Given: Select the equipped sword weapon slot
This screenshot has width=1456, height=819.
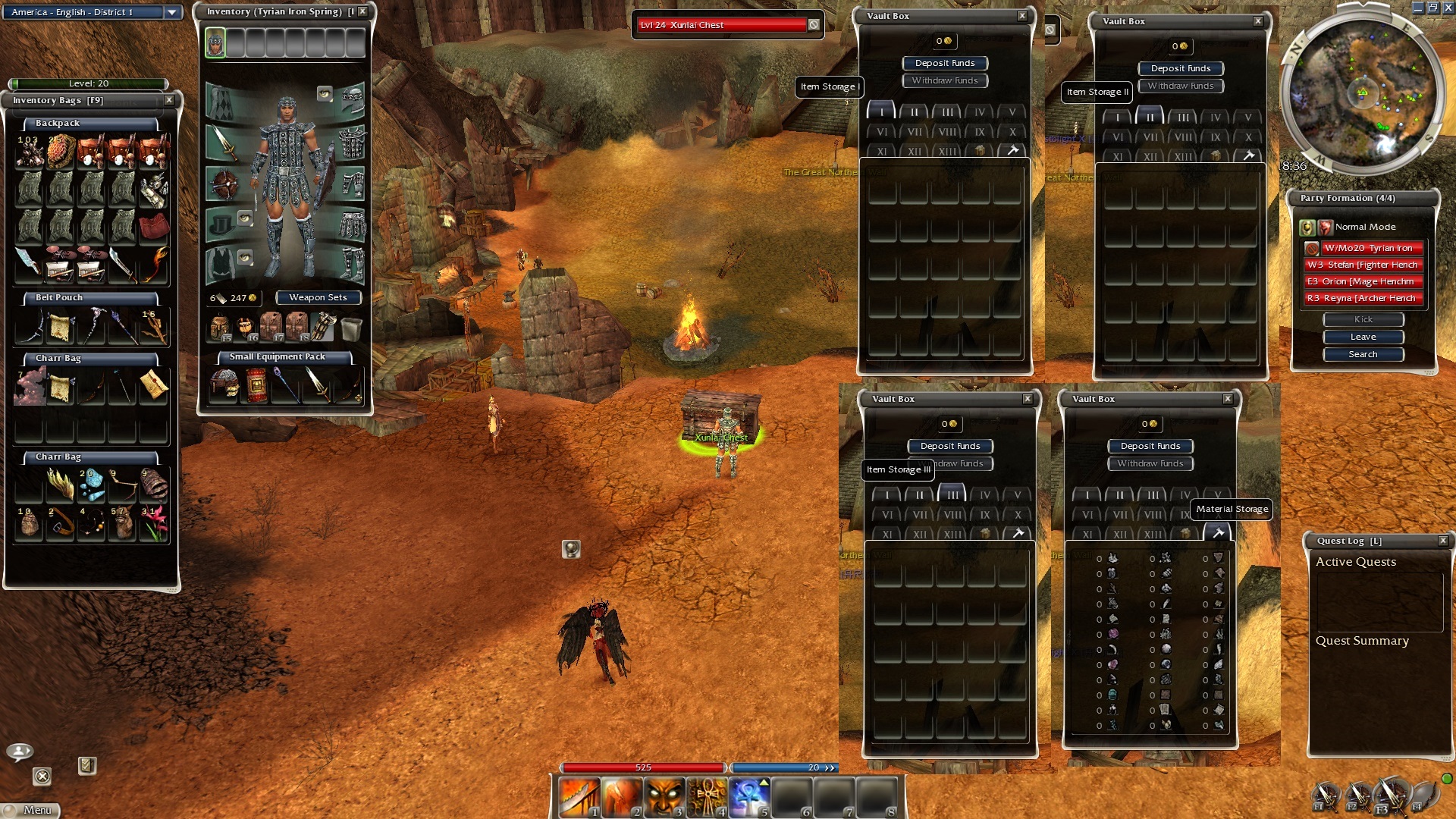Looking at the screenshot, I should point(223,143).
